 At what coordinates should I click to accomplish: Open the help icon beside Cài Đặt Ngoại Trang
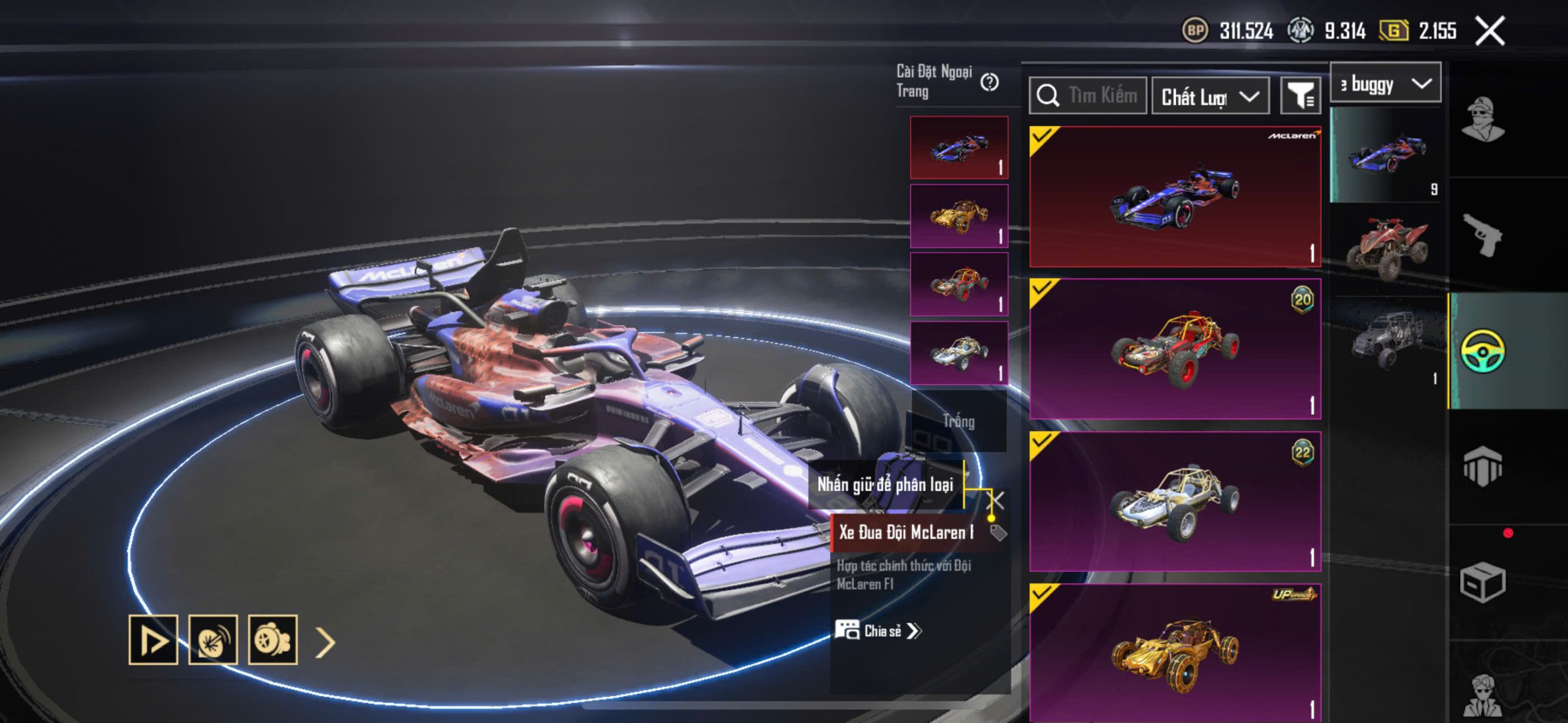(989, 82)
